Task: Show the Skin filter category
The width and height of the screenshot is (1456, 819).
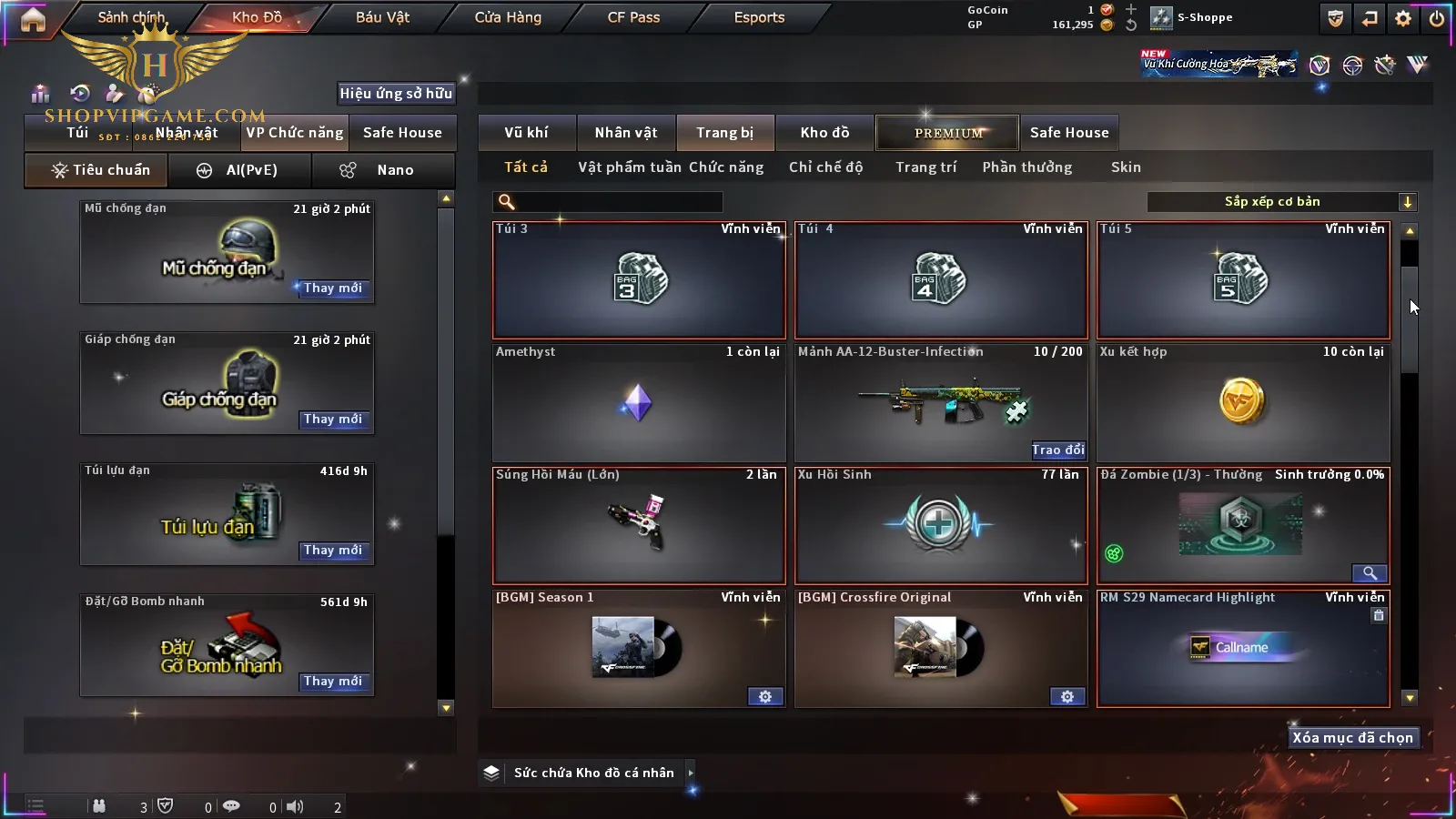Action: [x=1126, y=167]
